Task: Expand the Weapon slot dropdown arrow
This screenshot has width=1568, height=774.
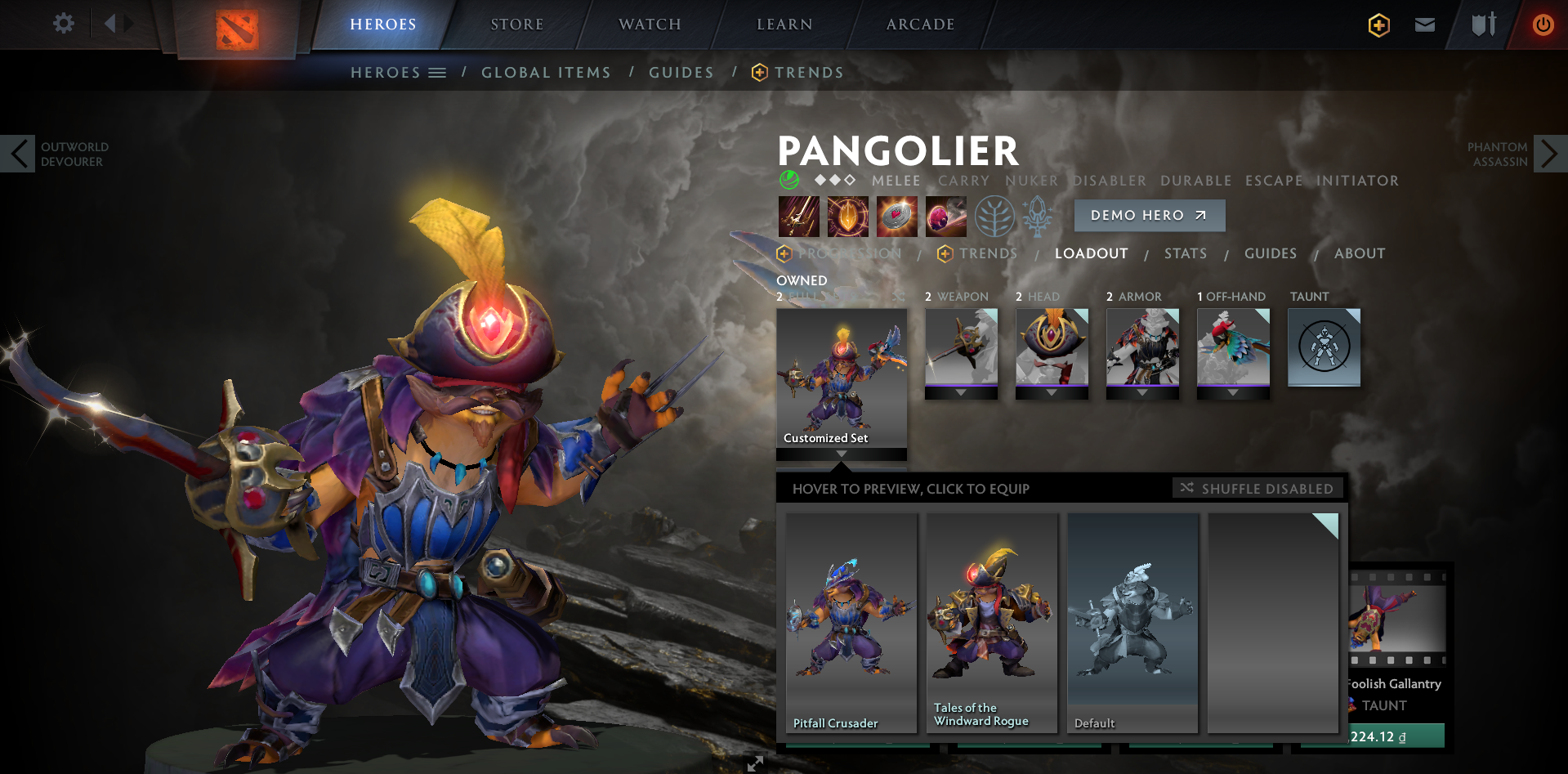Action: coord(961,391)
